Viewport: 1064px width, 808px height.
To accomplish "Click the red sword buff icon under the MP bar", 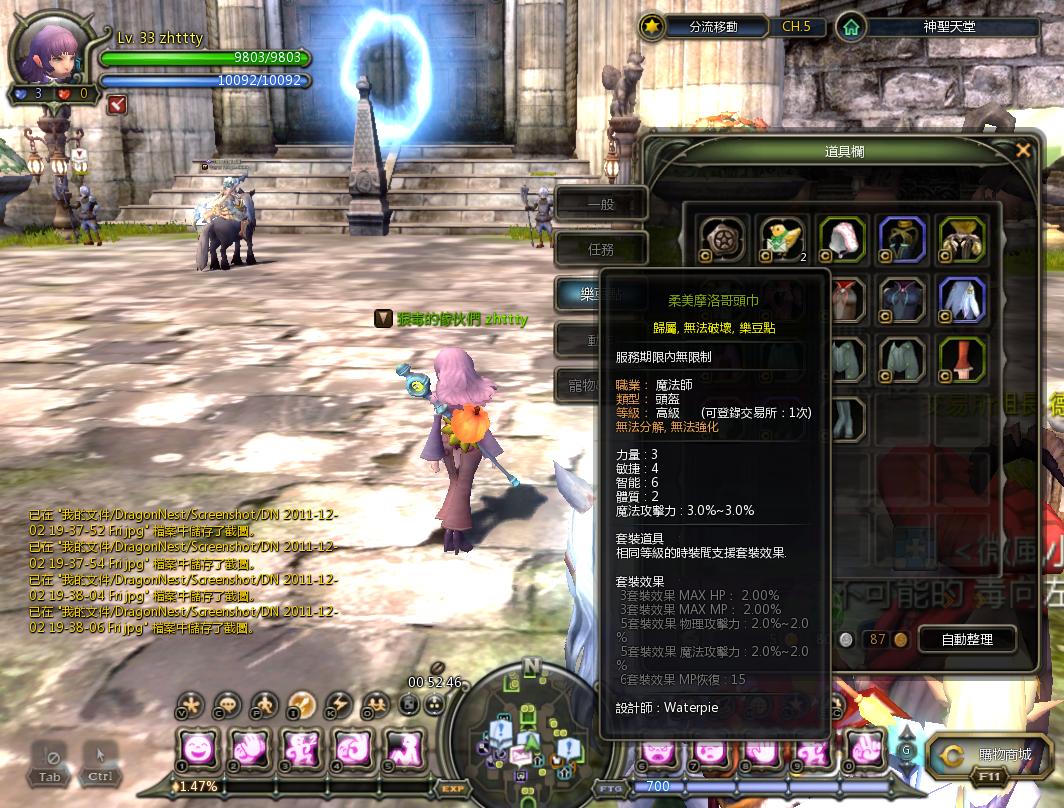I will click(x=118, y=102).
